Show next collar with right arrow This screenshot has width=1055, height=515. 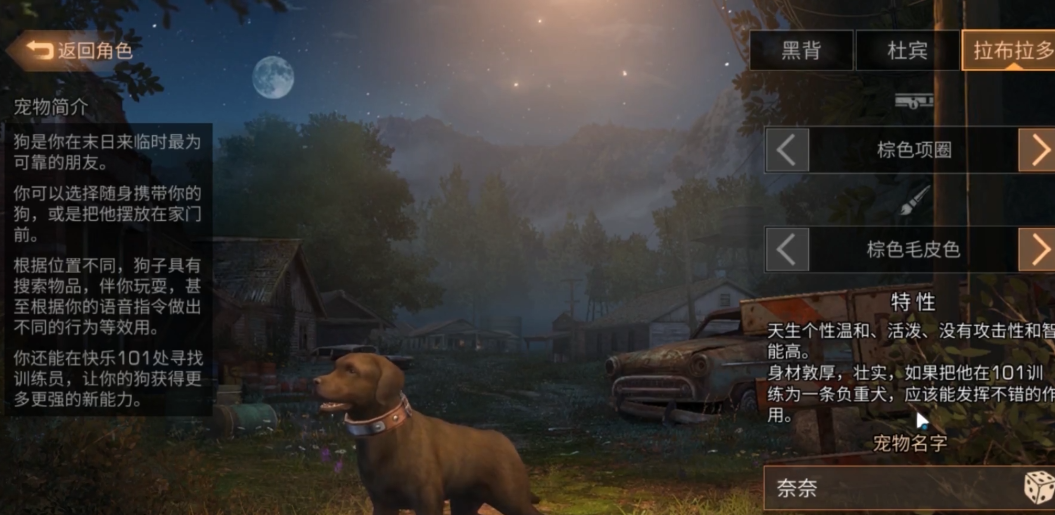click(x=1037, y=150)
